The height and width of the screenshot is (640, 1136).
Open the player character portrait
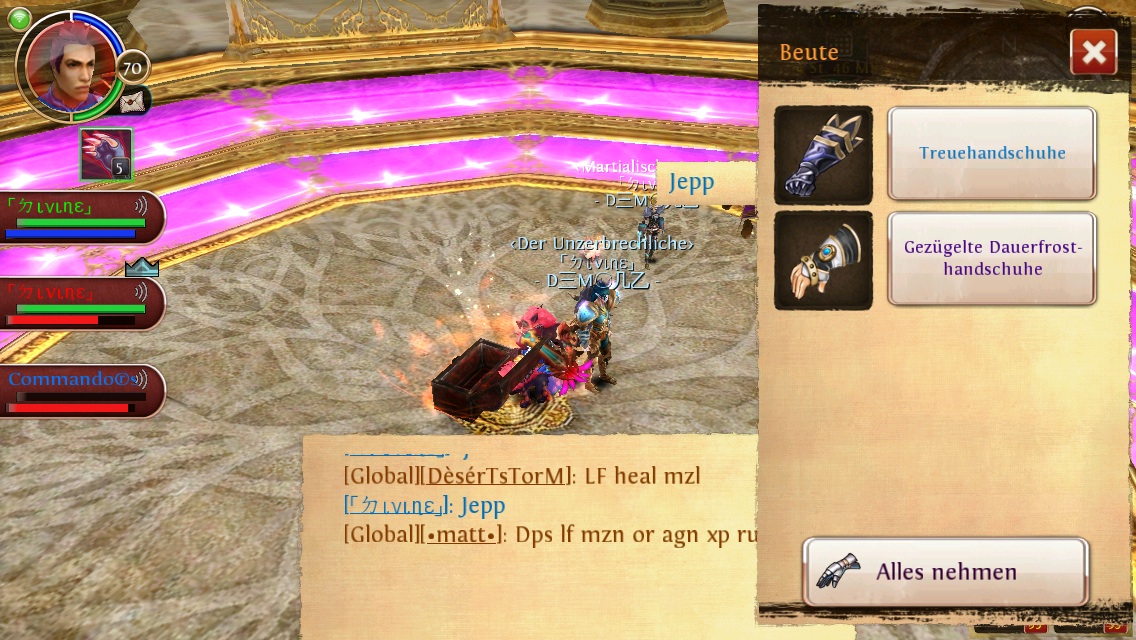click(x=68, y=65)
